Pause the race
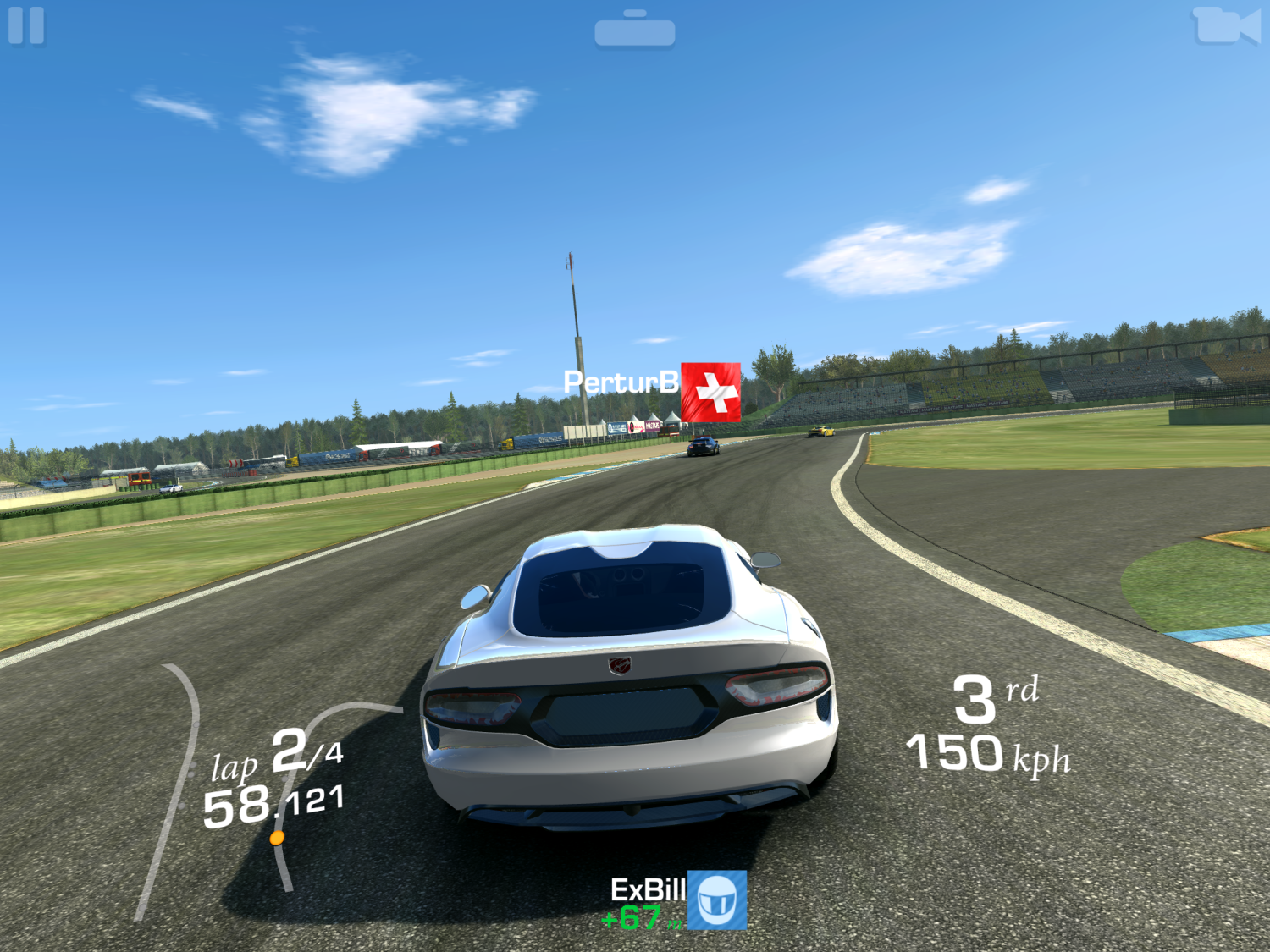 click(x=26, y=25)
